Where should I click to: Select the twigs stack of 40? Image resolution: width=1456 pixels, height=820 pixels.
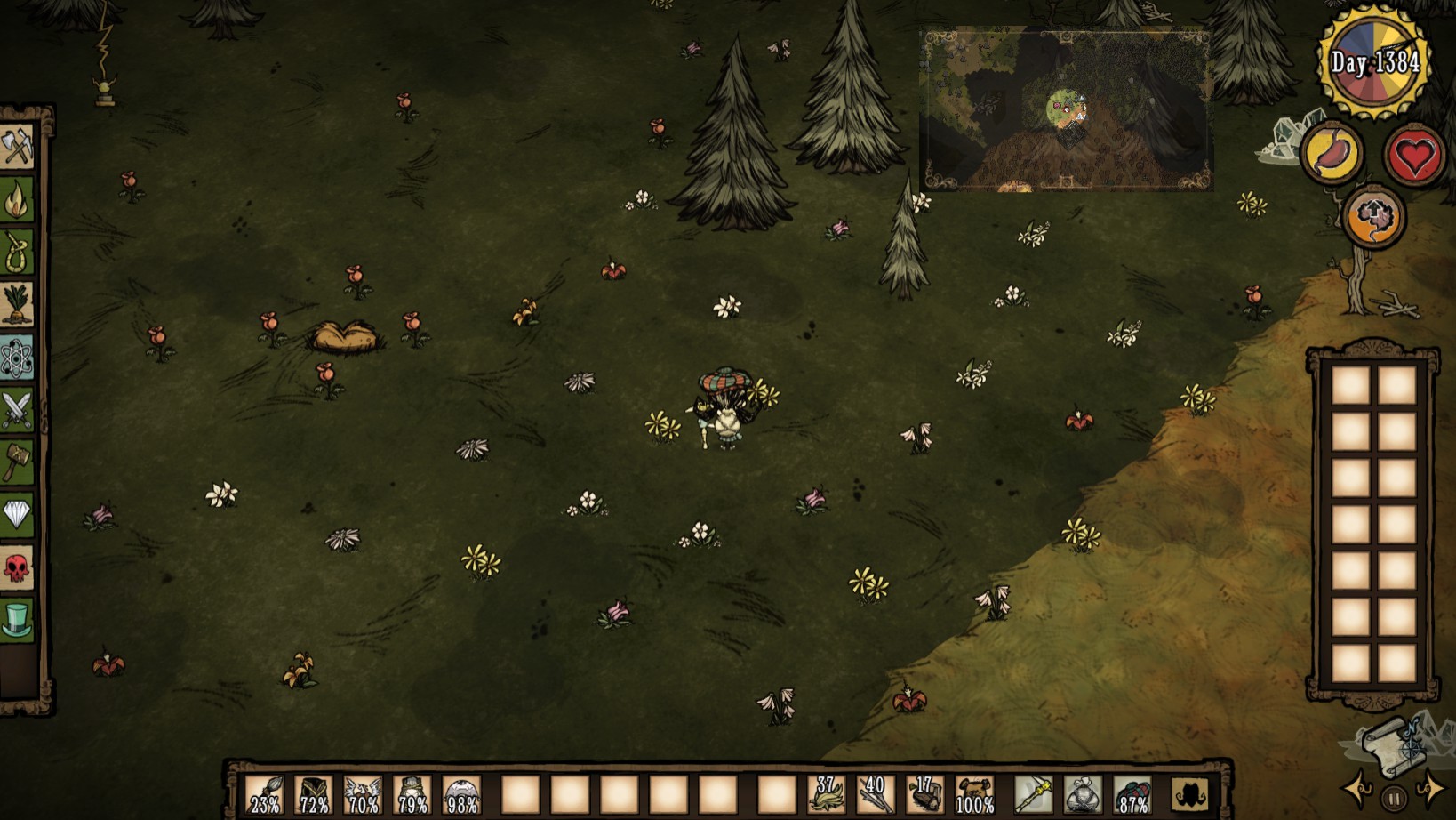pos(876,794)
